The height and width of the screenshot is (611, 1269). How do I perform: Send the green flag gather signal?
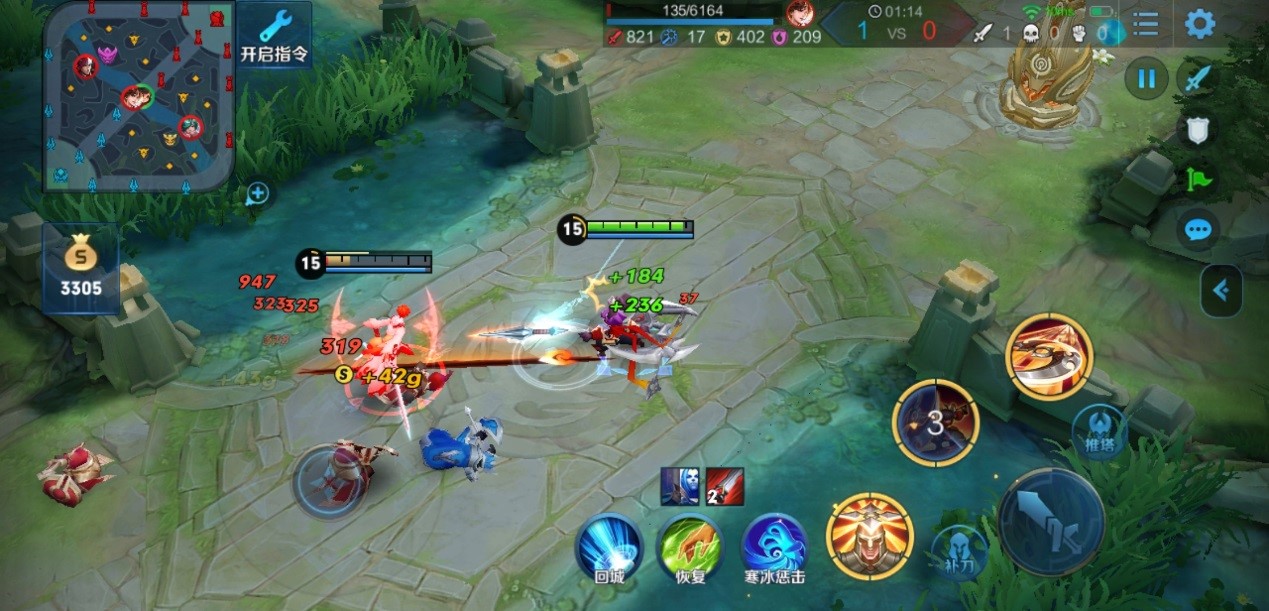click(x=1196, y=180)
